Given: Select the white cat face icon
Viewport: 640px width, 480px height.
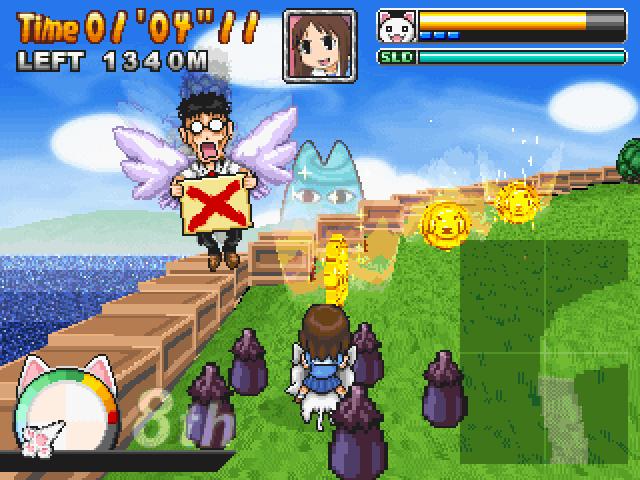Looking at the screenshot, I should coord(397,24).
